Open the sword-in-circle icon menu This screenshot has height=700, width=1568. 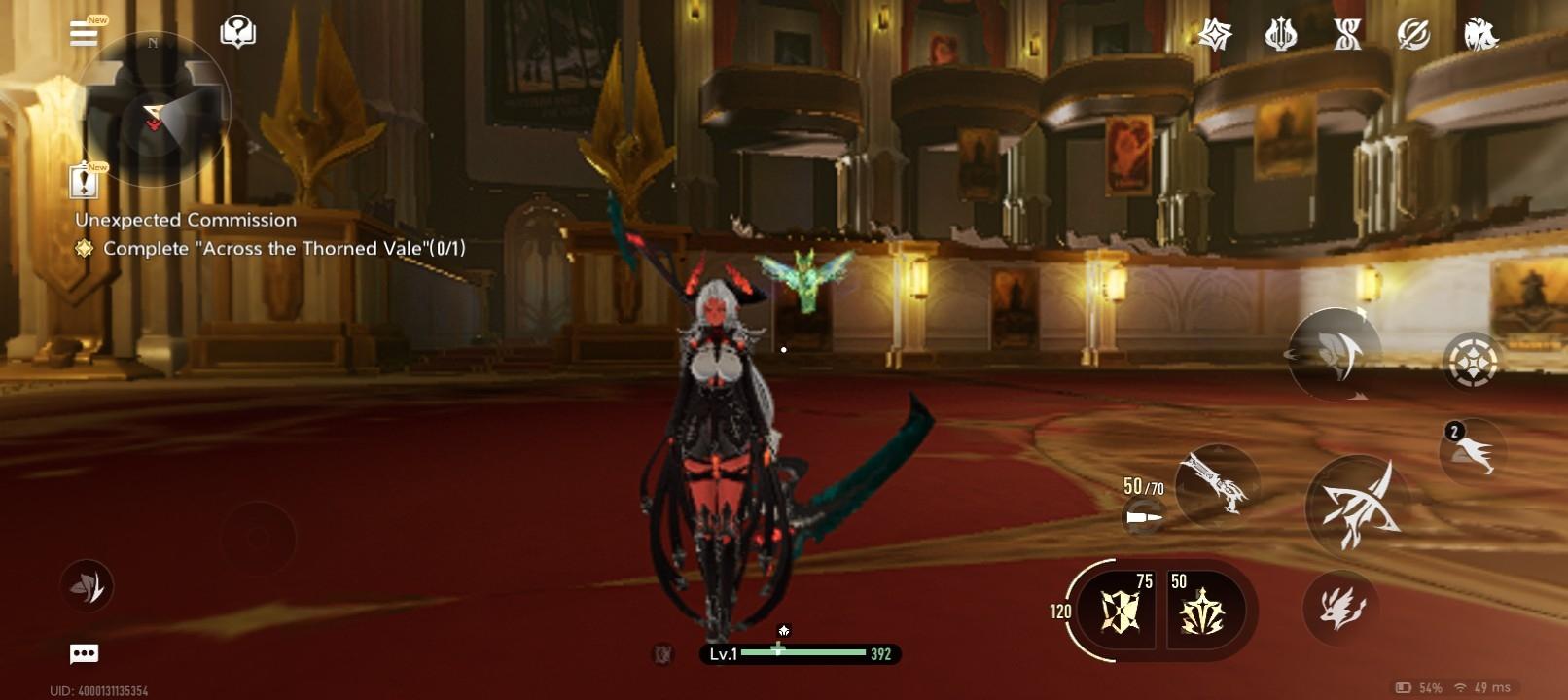point(1413,36)
